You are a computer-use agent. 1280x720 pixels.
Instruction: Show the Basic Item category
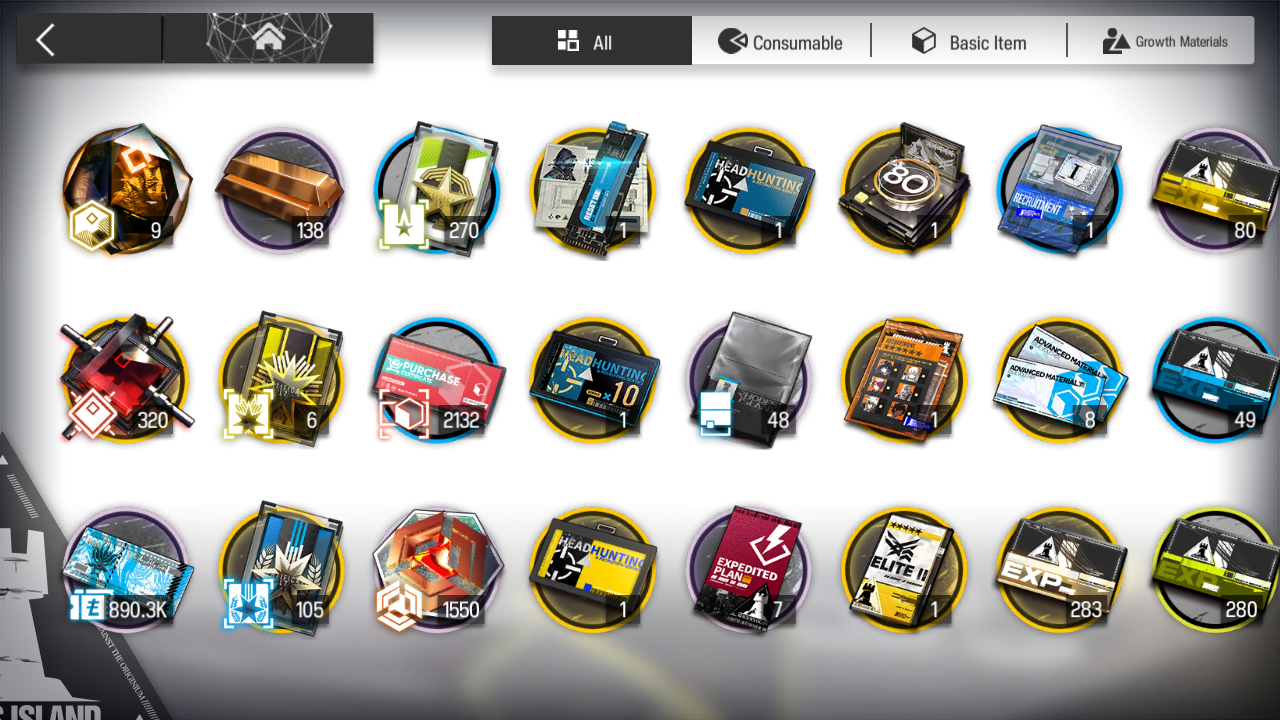click(x=969, y=42)
